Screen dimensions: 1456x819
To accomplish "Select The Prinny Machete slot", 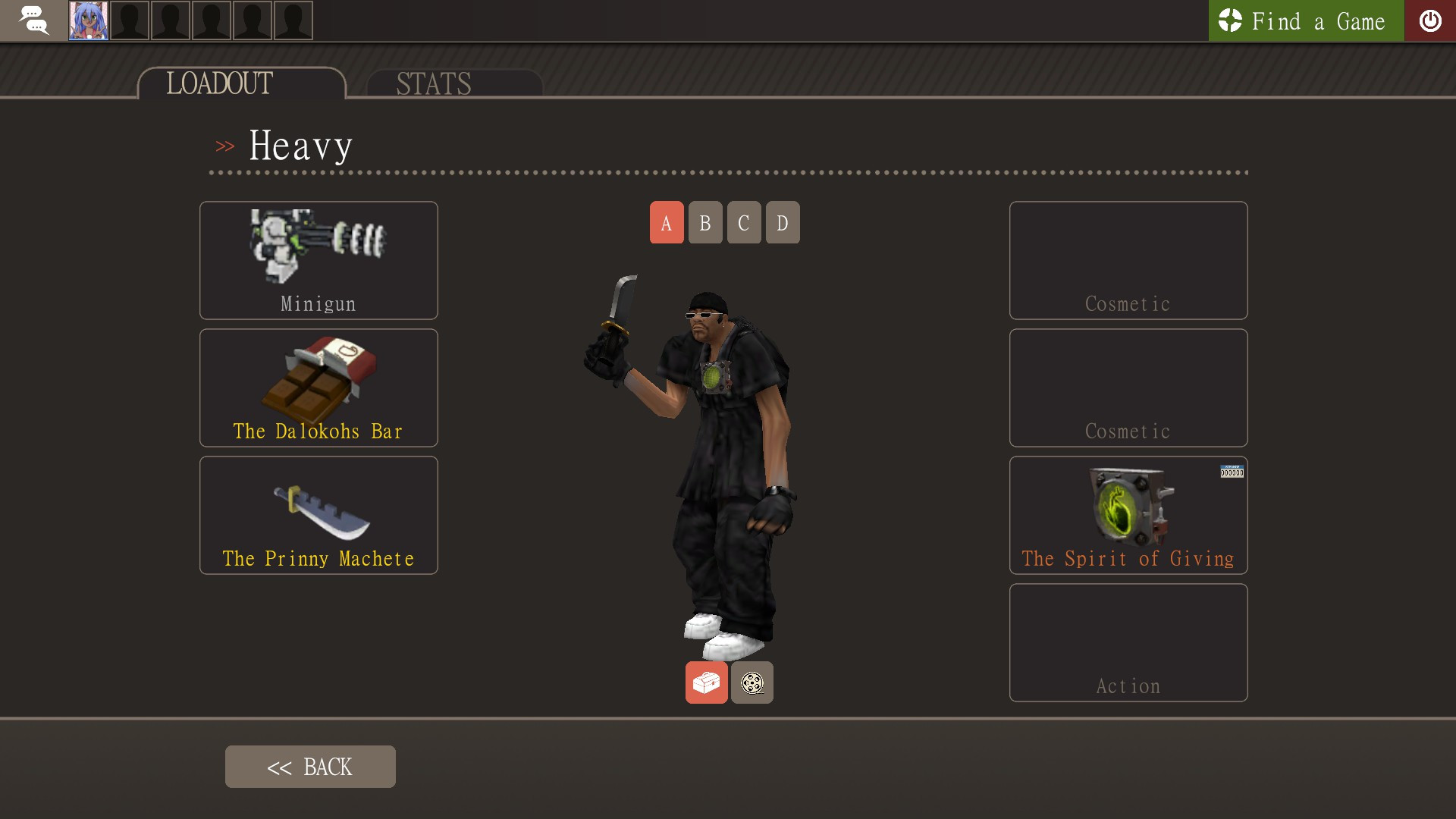I will [x=318, y=515].
